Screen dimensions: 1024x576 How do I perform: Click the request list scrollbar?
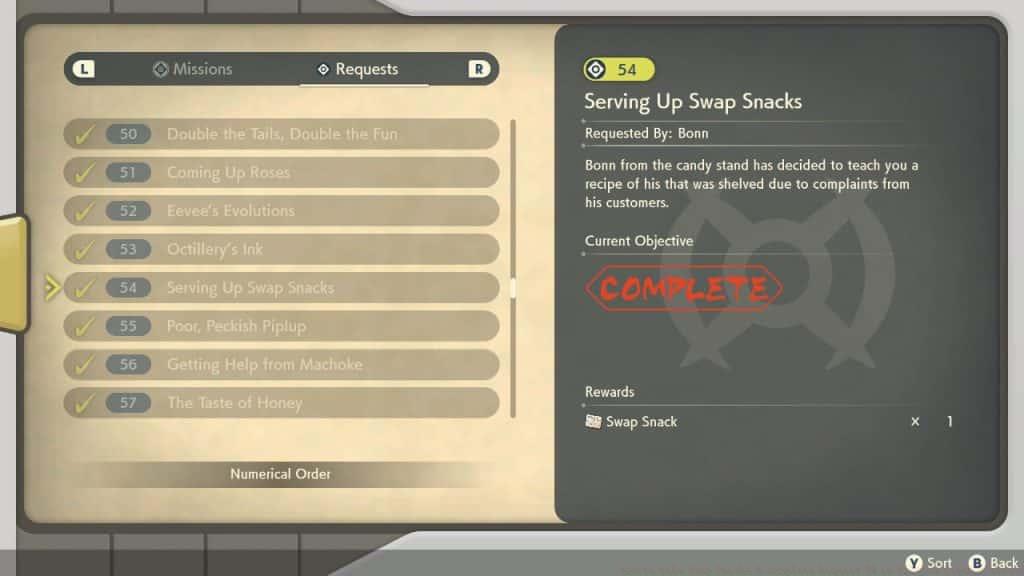[x=513, y=288]
